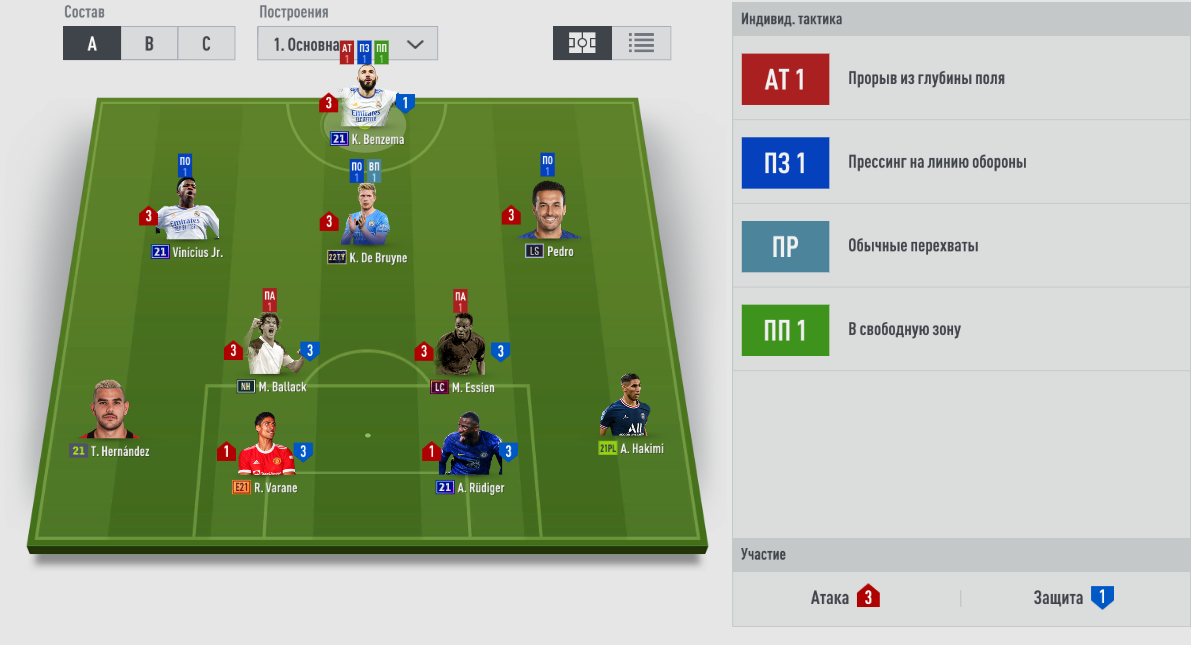Select the ПП 1 free zone tactic
The width and height of the screenshot is (1191, 645).
961,329
